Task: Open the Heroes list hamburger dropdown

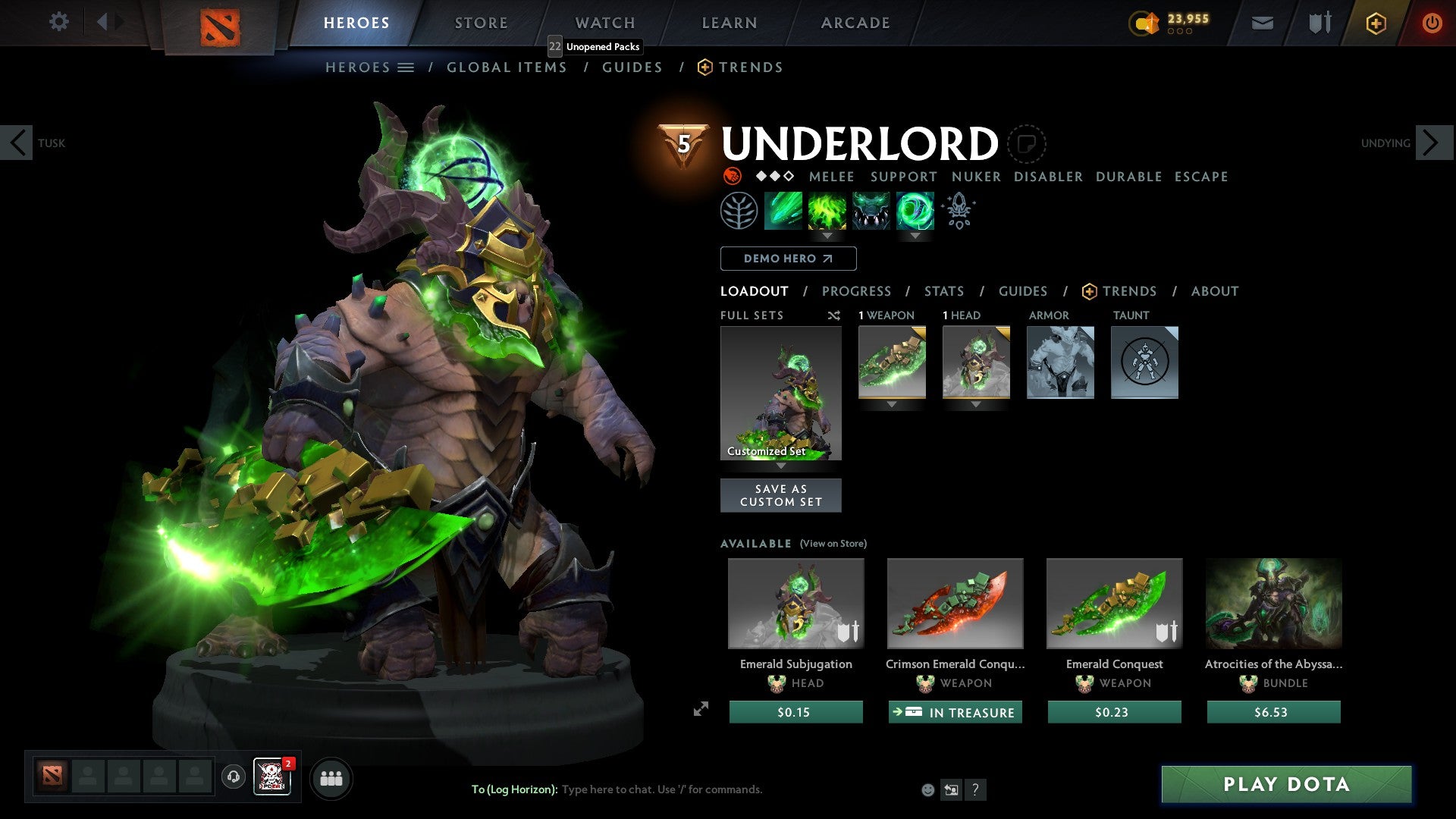Action: coord(406,67)
